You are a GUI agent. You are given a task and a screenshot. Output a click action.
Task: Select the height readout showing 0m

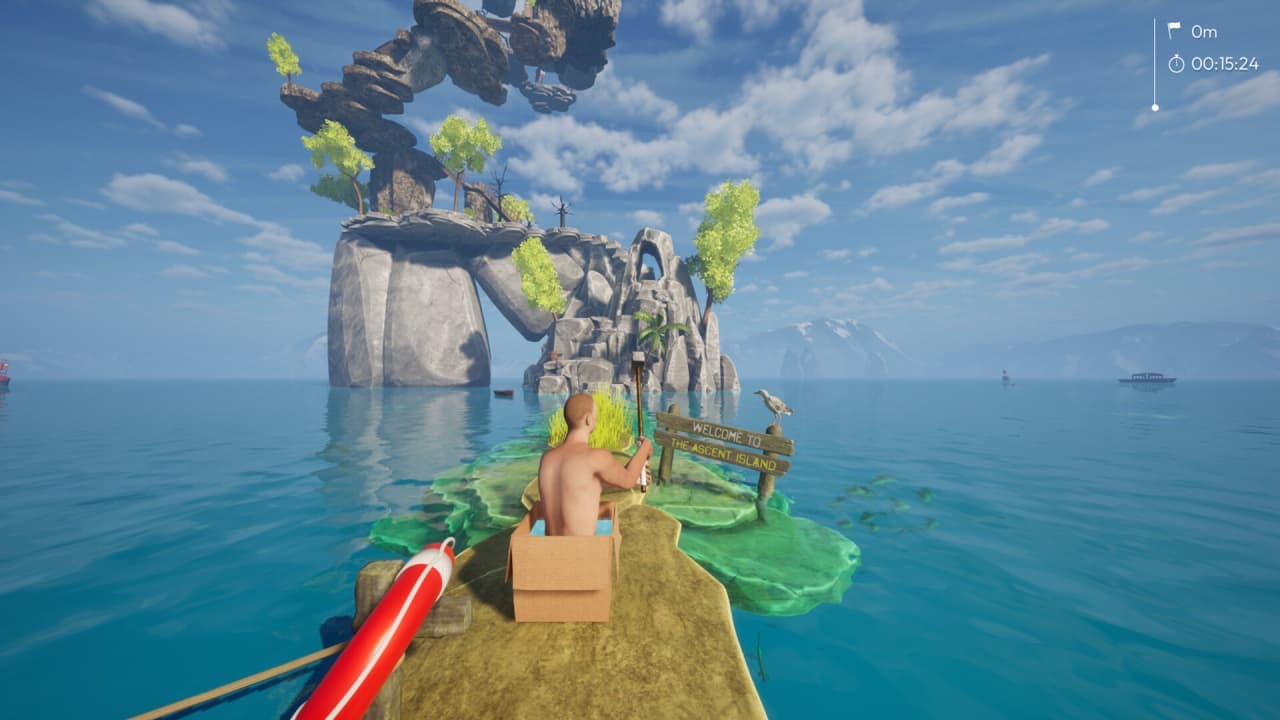pyautogui.click(x=1204, y=30)
